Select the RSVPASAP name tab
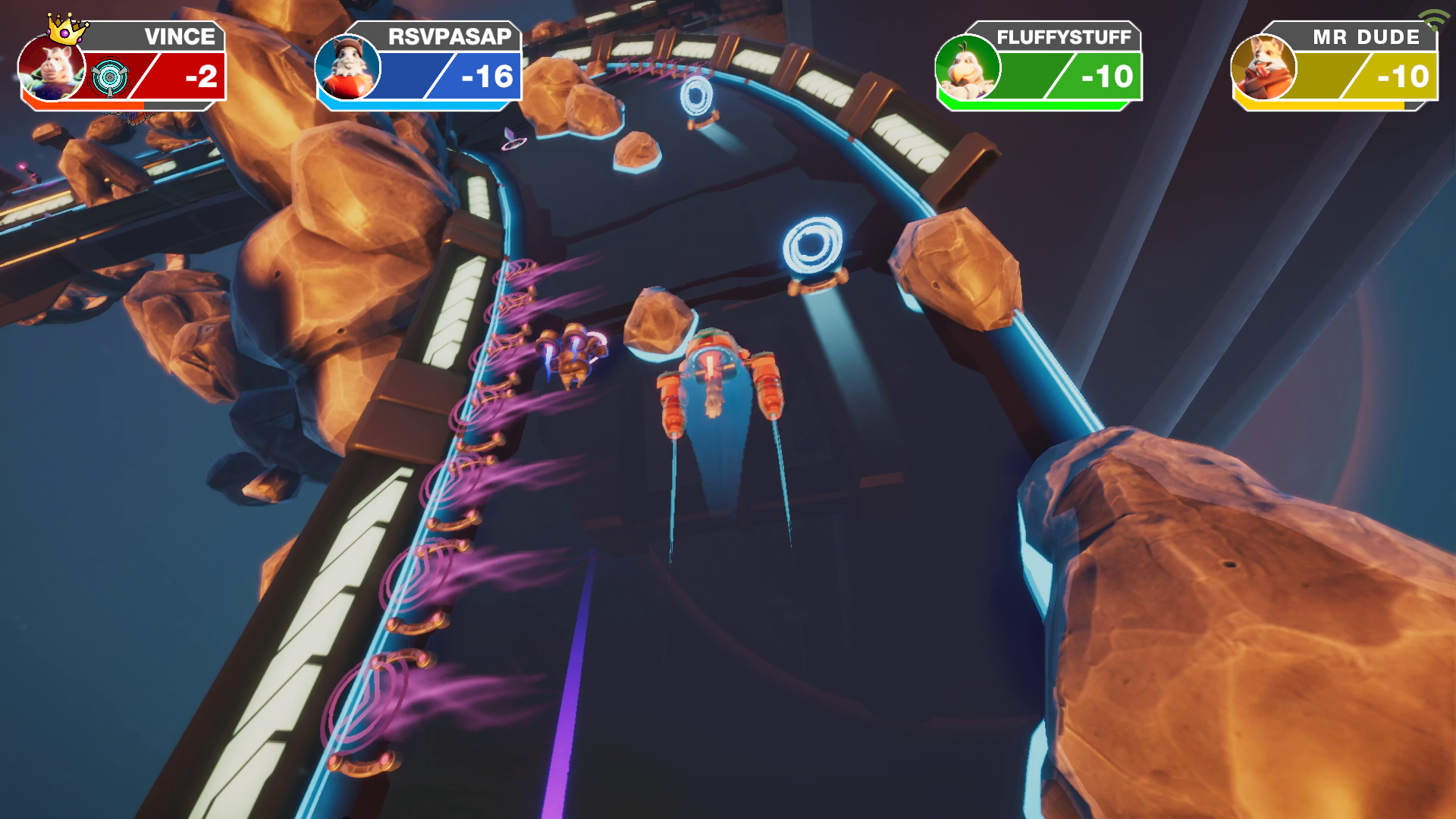Screen dimensions: 1456x819 pos(447,35)
